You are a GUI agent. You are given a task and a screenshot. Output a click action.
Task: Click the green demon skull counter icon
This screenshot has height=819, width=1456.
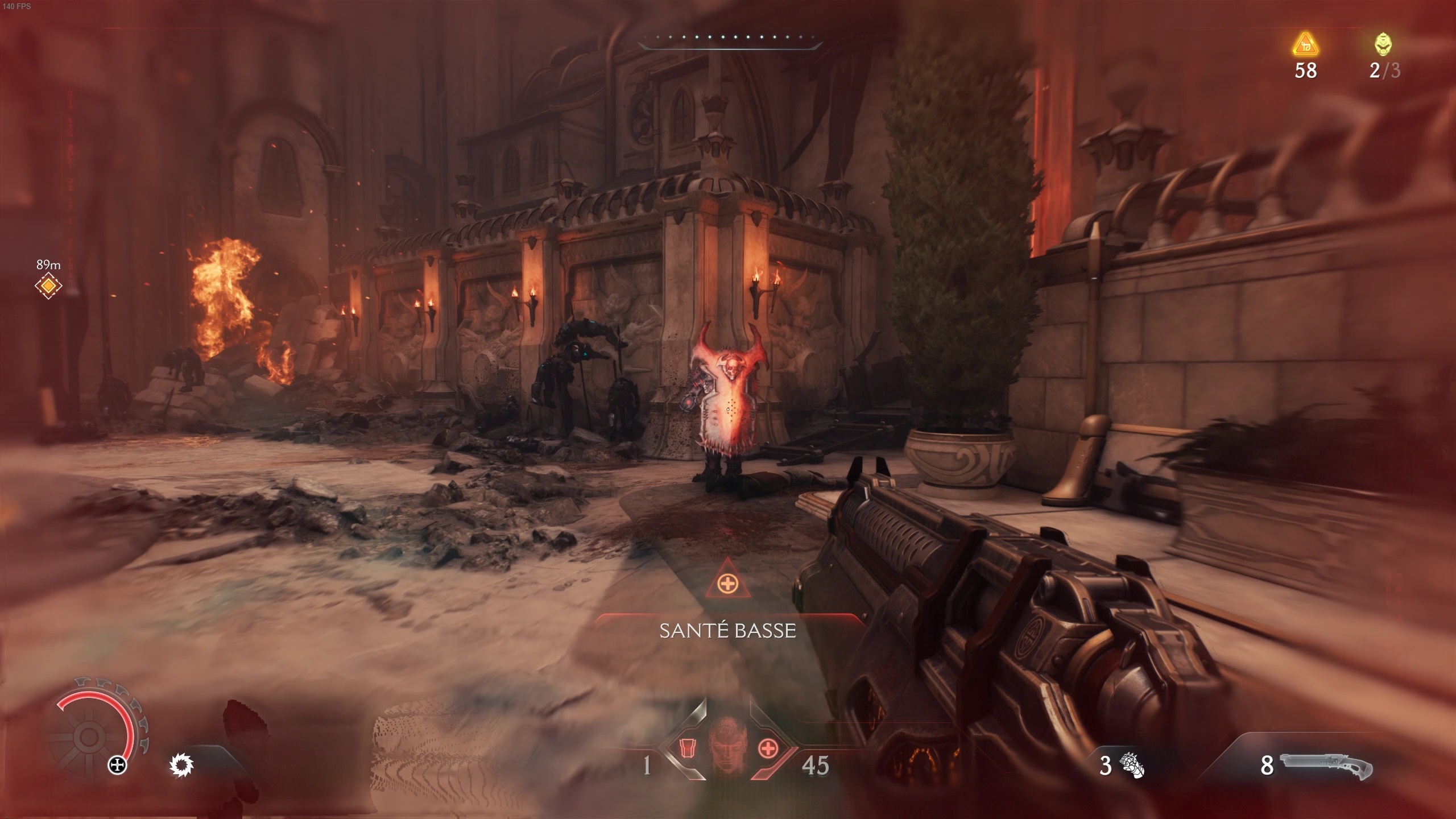(x=1383, y=44)
